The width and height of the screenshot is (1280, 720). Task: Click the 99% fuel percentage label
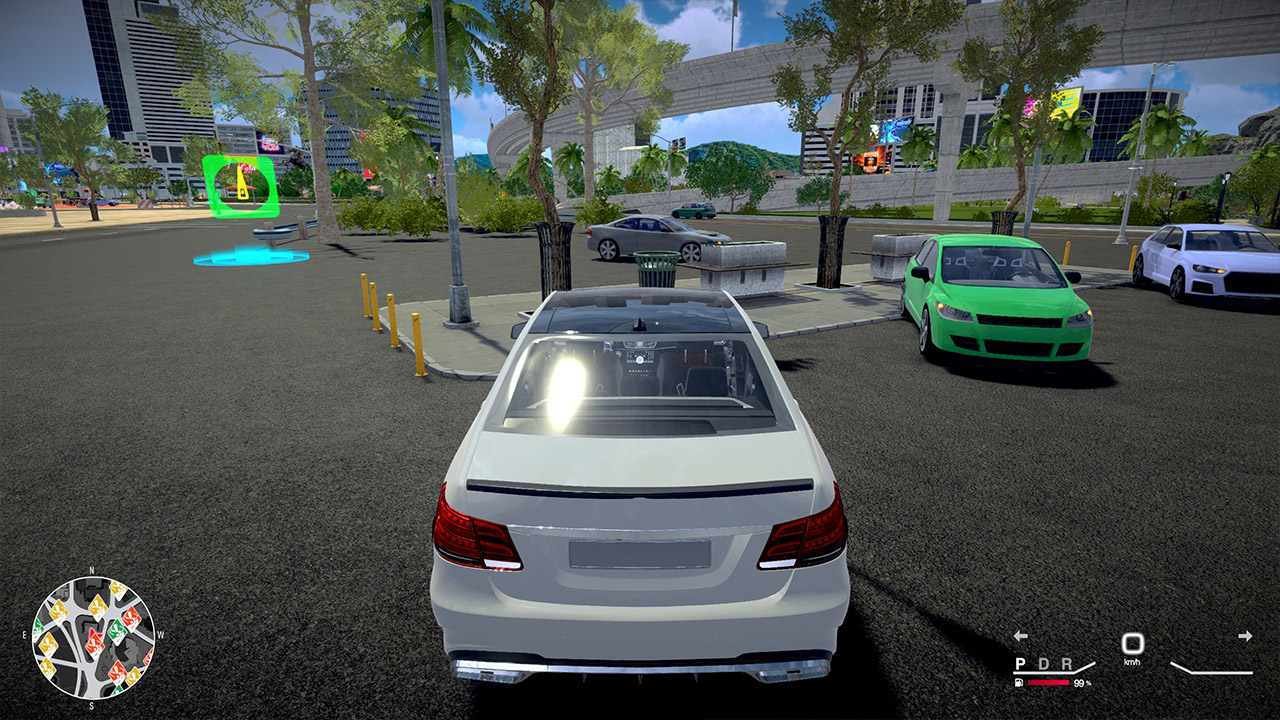(x=1082, y=683)
